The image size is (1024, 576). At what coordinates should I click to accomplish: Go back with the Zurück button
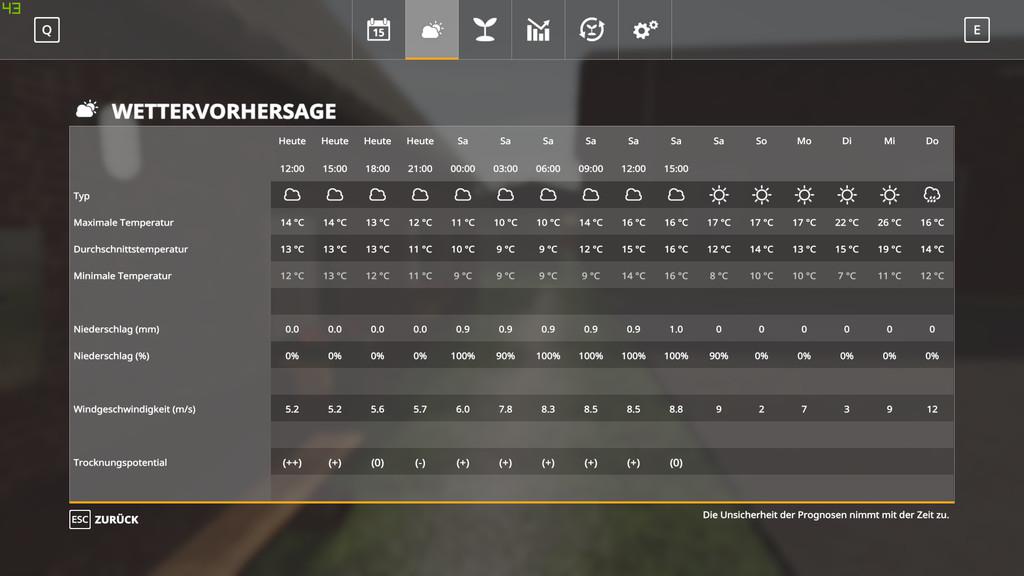tap(105, 519)
